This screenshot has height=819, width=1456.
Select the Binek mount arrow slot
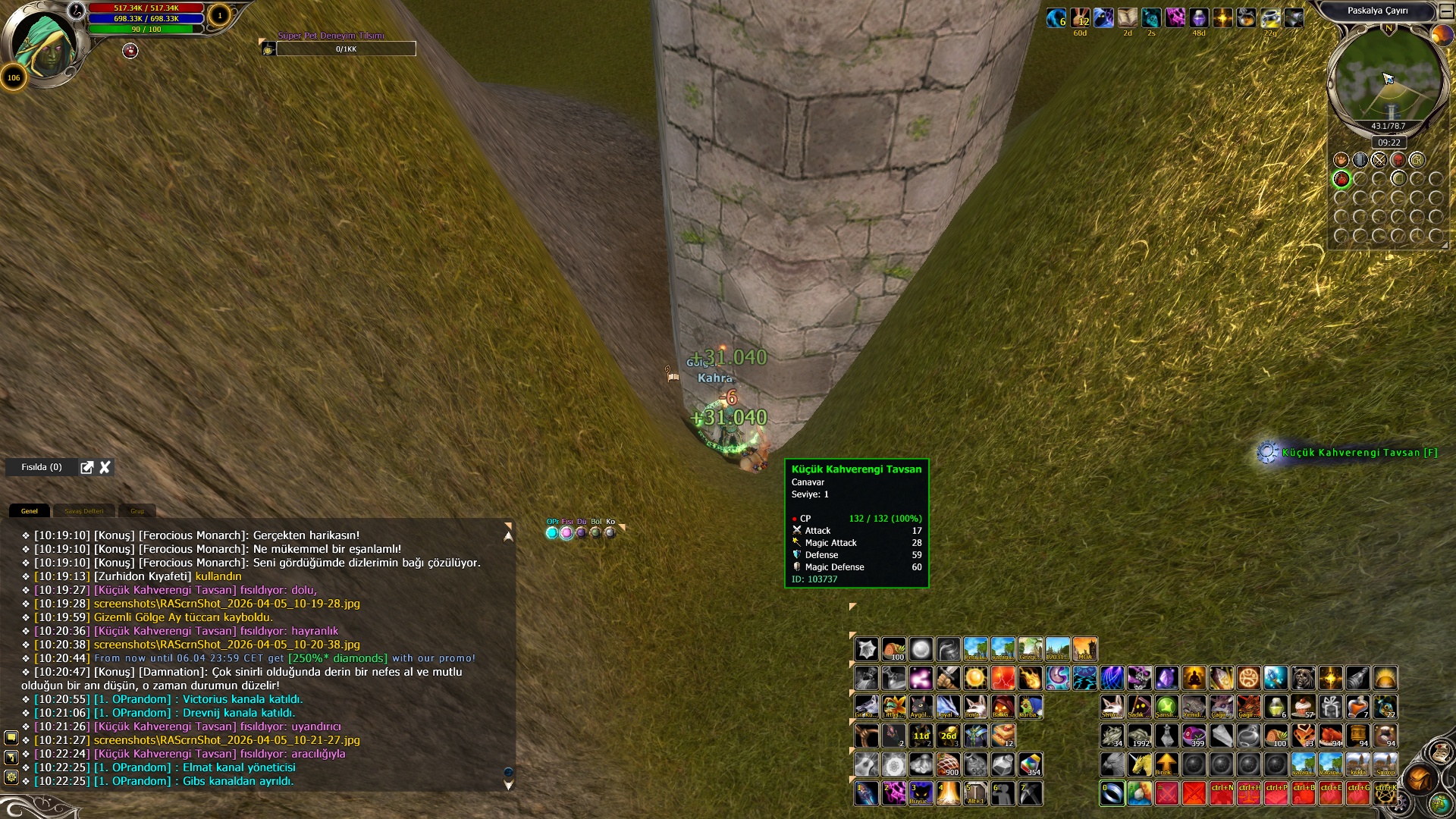point(1166,764)
